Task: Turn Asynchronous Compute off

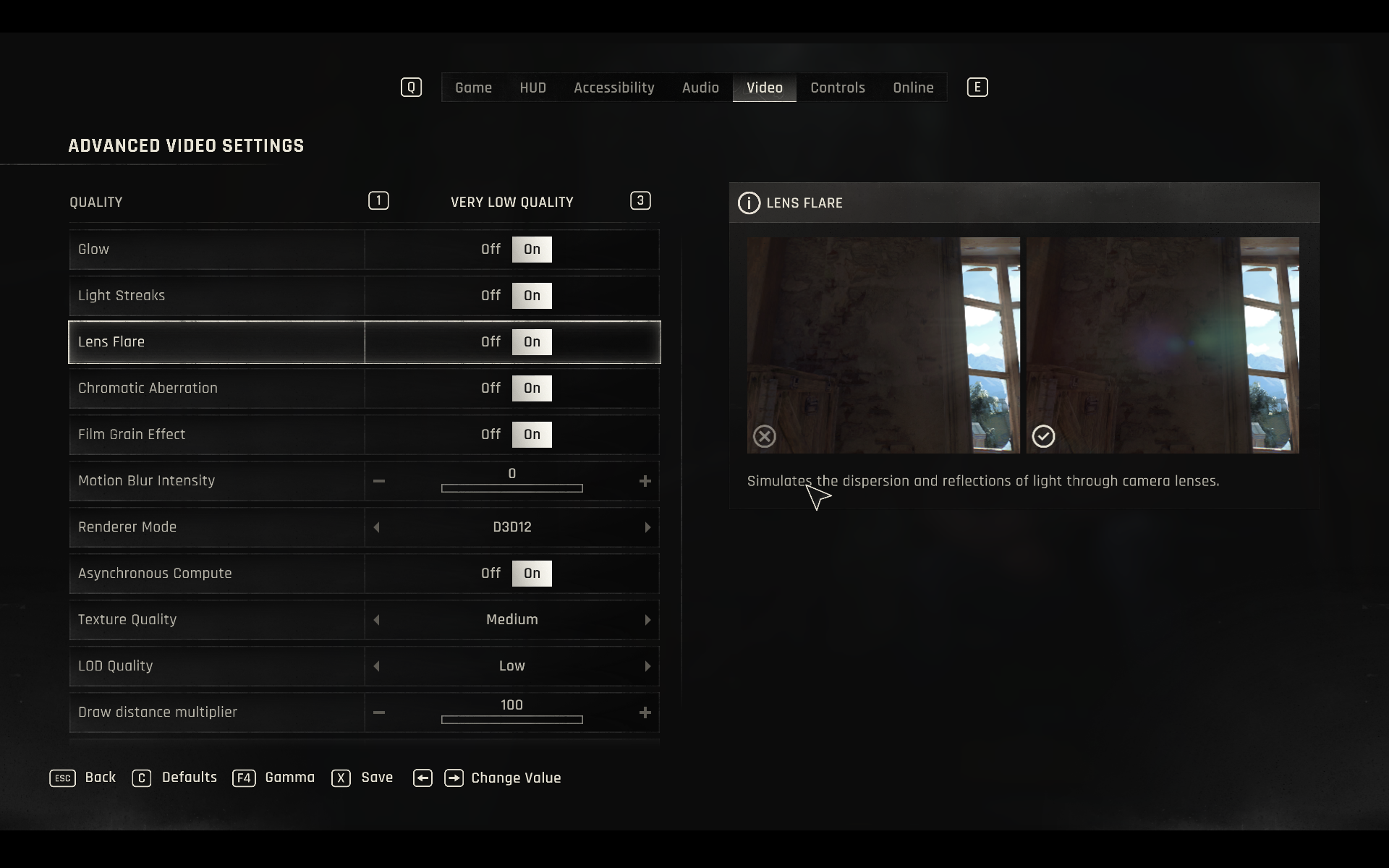Action: (x=490, y=574)
